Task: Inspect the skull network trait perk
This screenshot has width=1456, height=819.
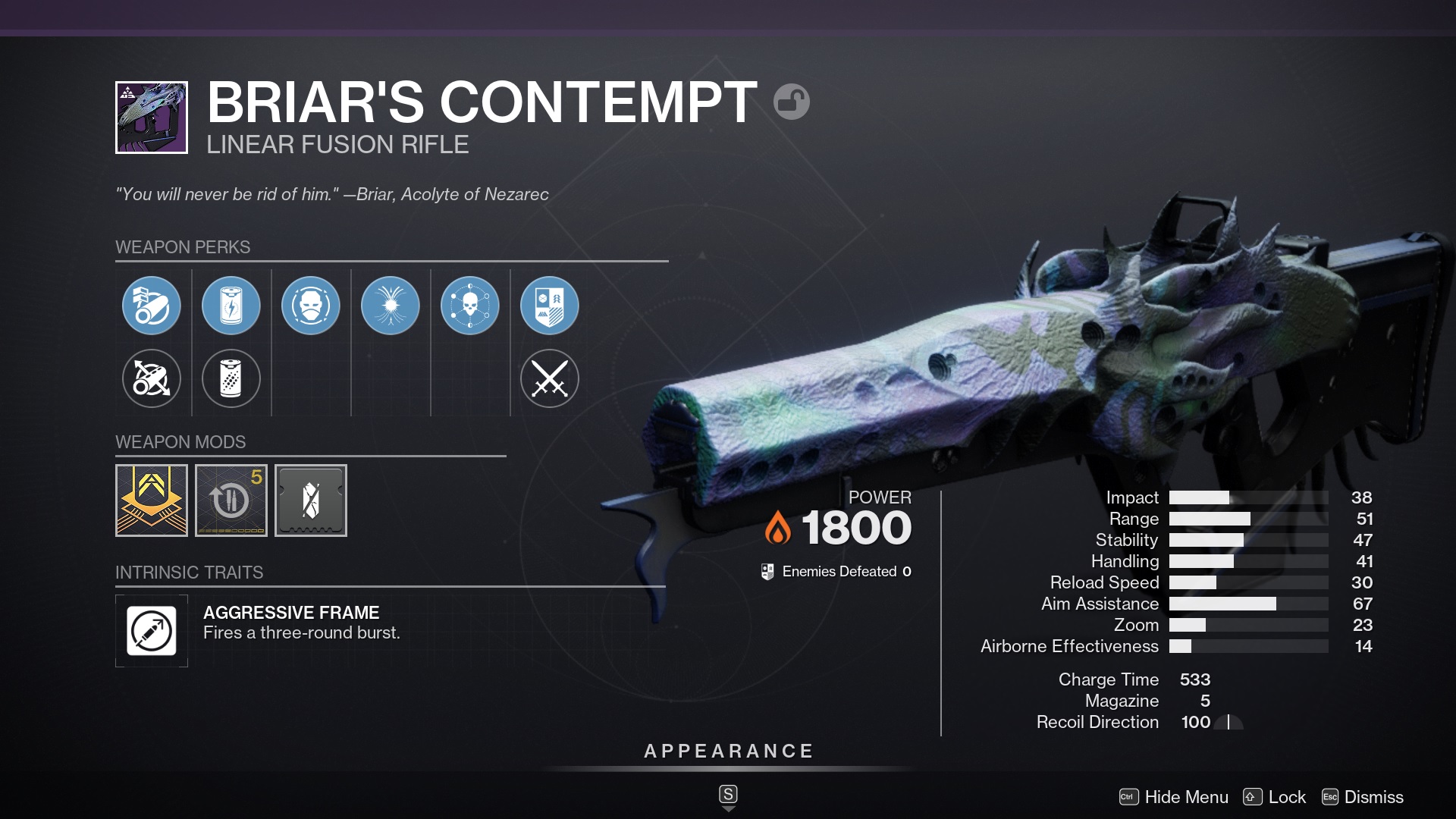Action: (470, 306)
